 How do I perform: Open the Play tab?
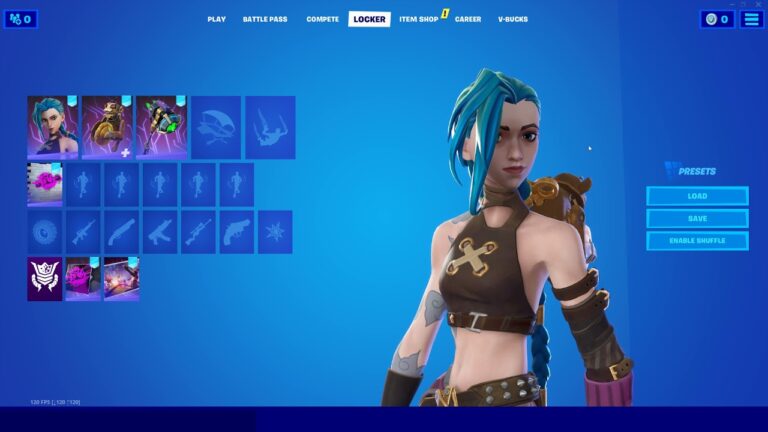pos(216,19)
